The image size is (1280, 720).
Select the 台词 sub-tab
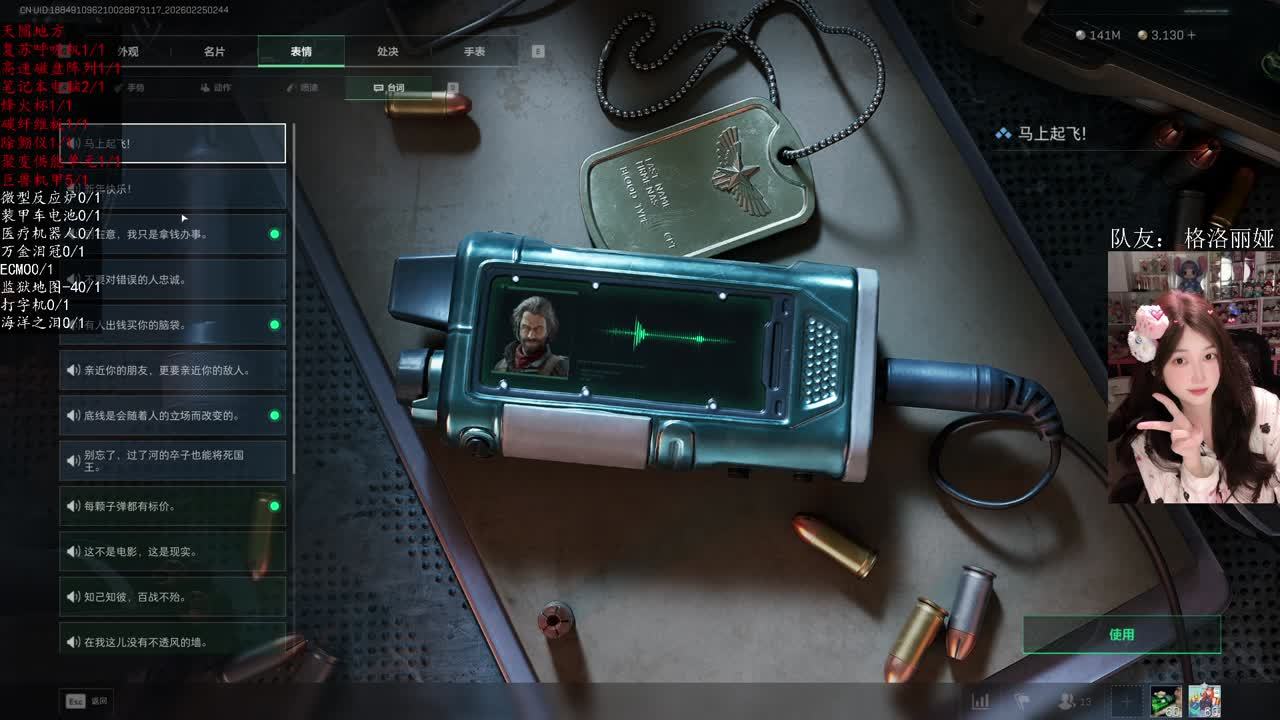tap(389, 88)
